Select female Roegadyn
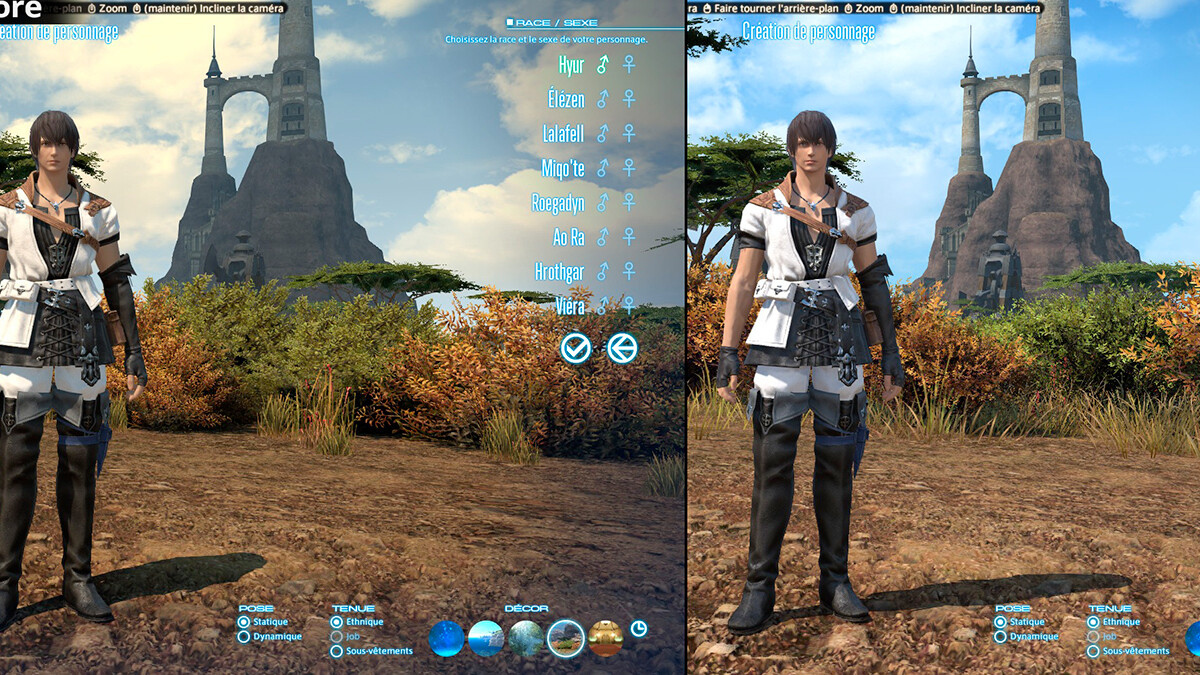The height and width of the screenshot is (675, 1200). pos(629,202)
